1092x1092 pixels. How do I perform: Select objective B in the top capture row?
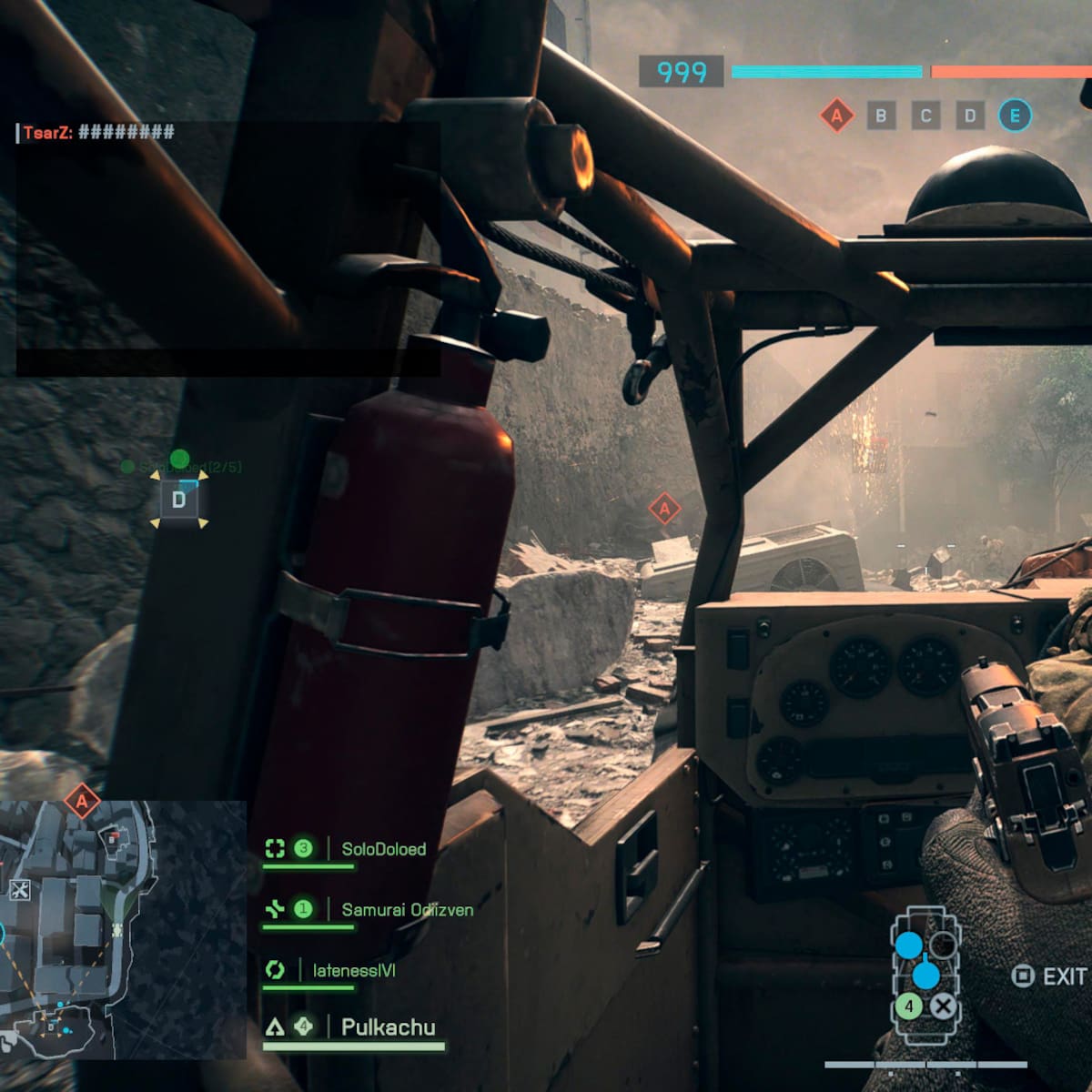[x=881, y=116]
